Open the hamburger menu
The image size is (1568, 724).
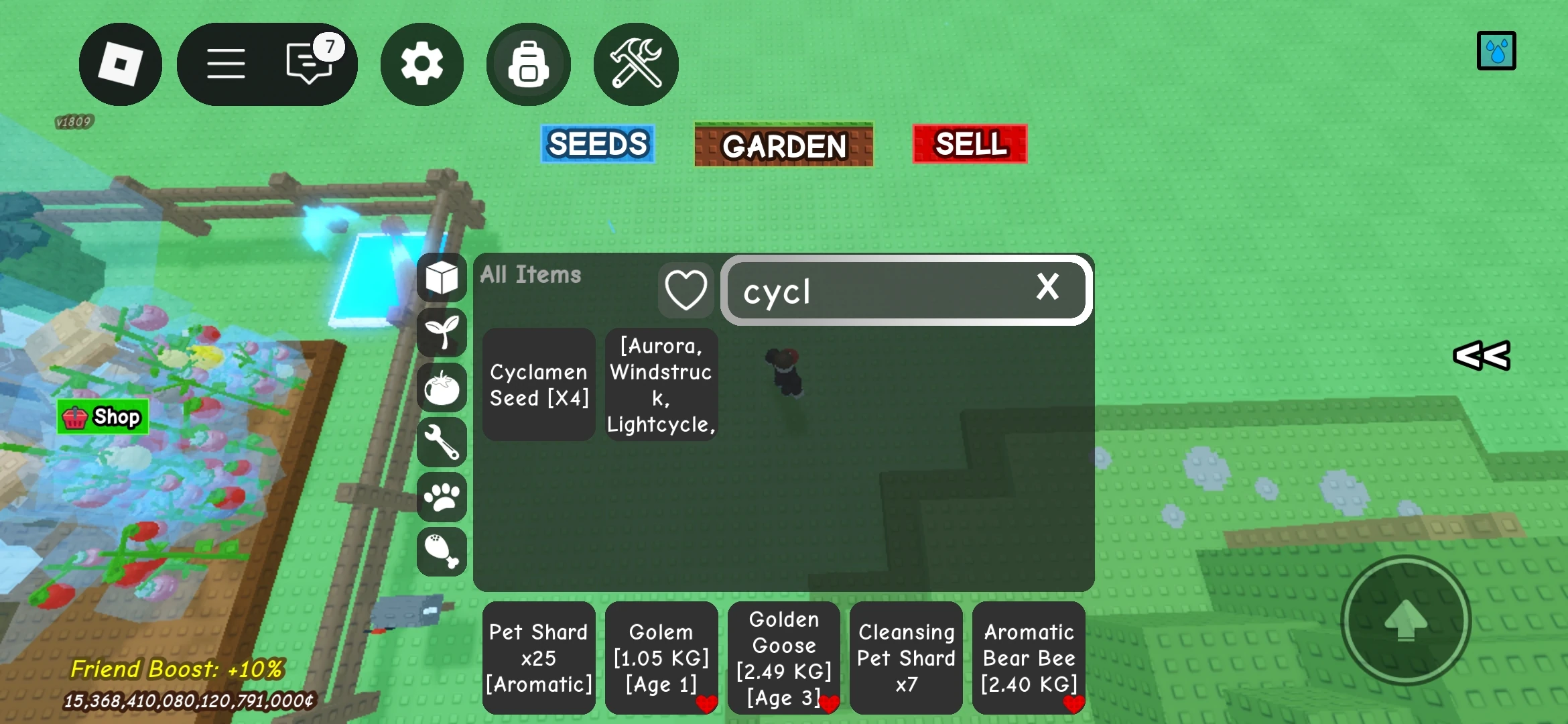[x=226, y=63]
